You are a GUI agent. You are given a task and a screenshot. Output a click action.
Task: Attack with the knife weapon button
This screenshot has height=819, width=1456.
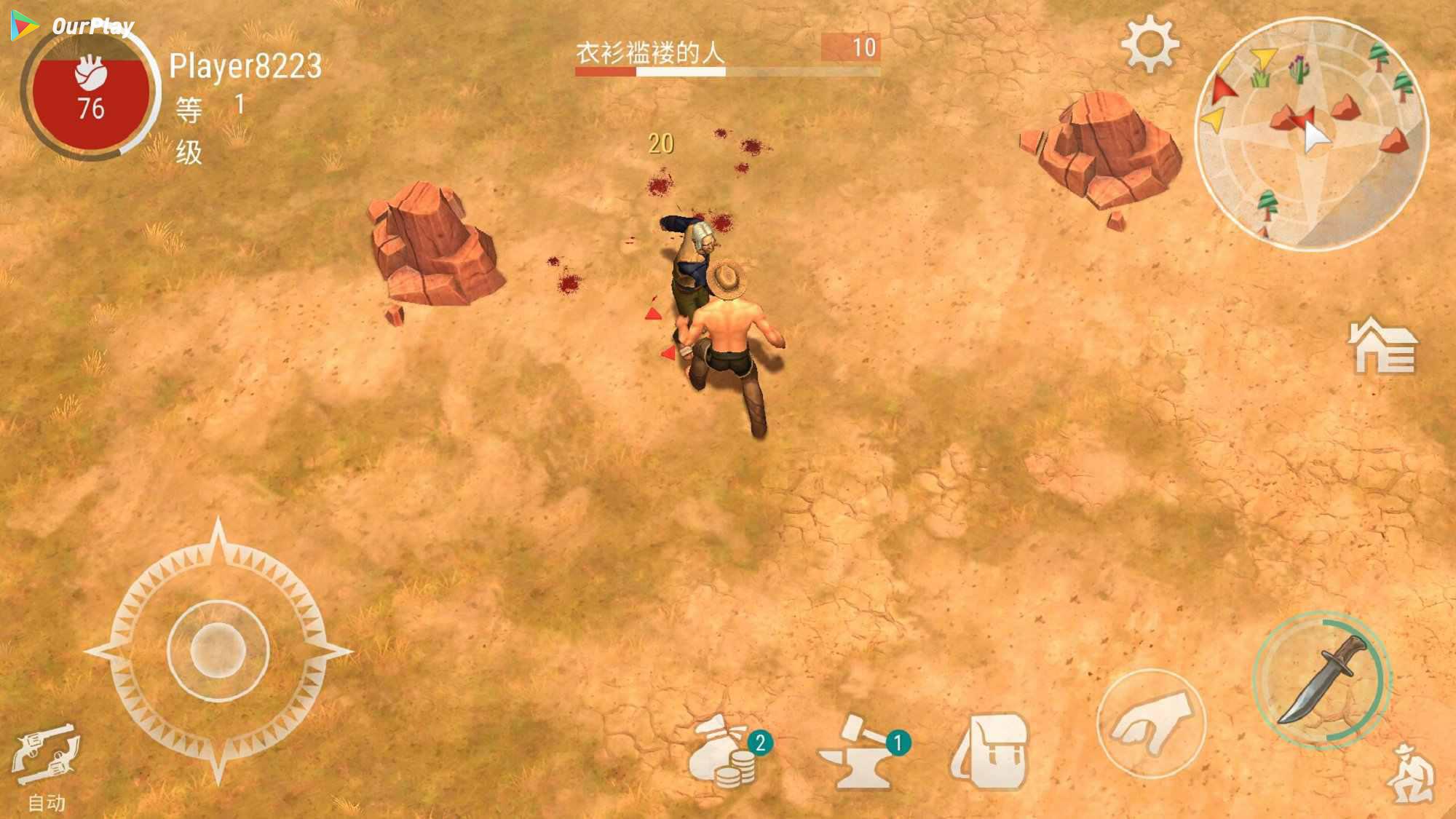[x=1321, y=680]
